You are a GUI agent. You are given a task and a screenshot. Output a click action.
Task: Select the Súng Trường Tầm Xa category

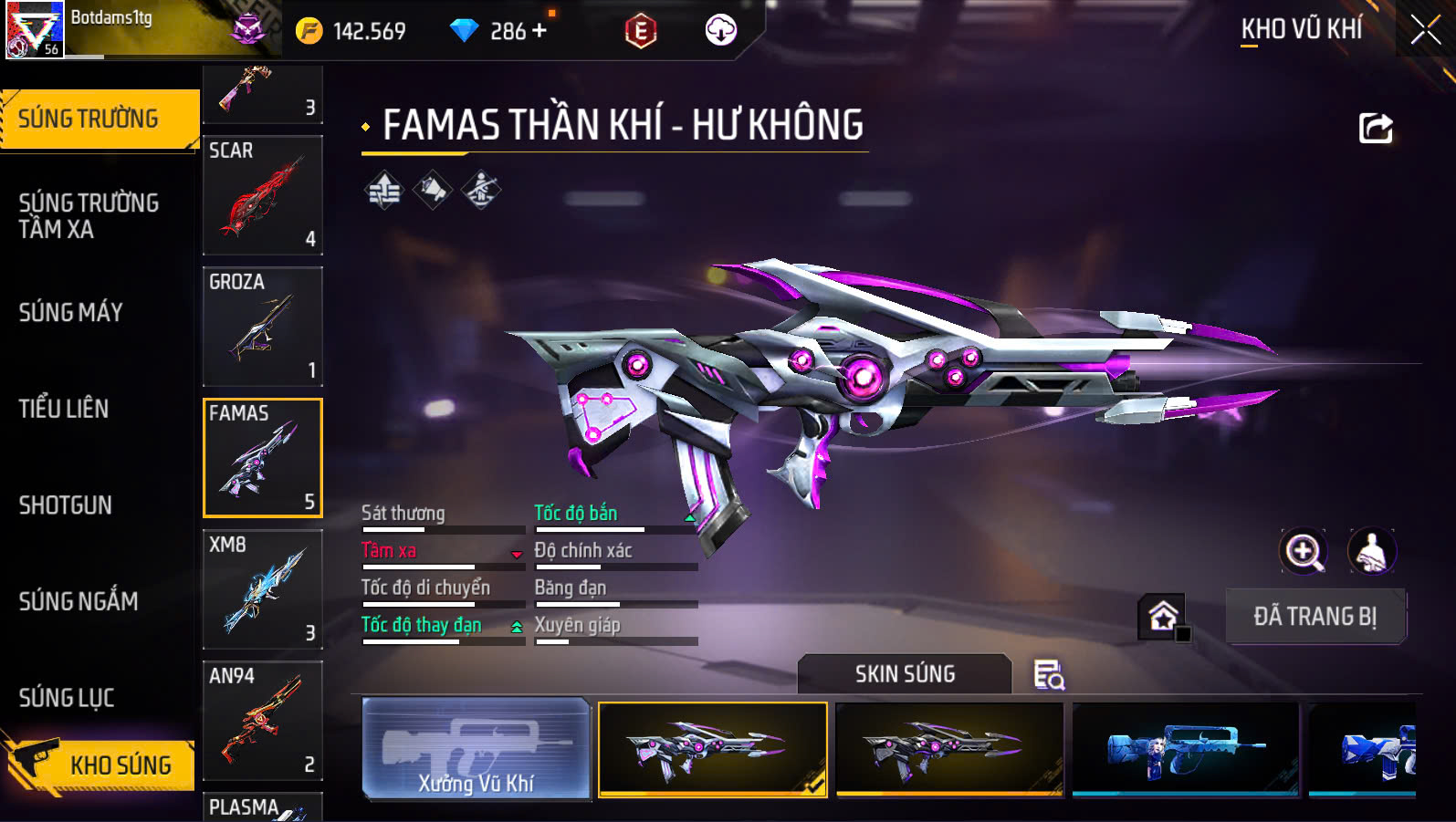click(x=89, y=216)
